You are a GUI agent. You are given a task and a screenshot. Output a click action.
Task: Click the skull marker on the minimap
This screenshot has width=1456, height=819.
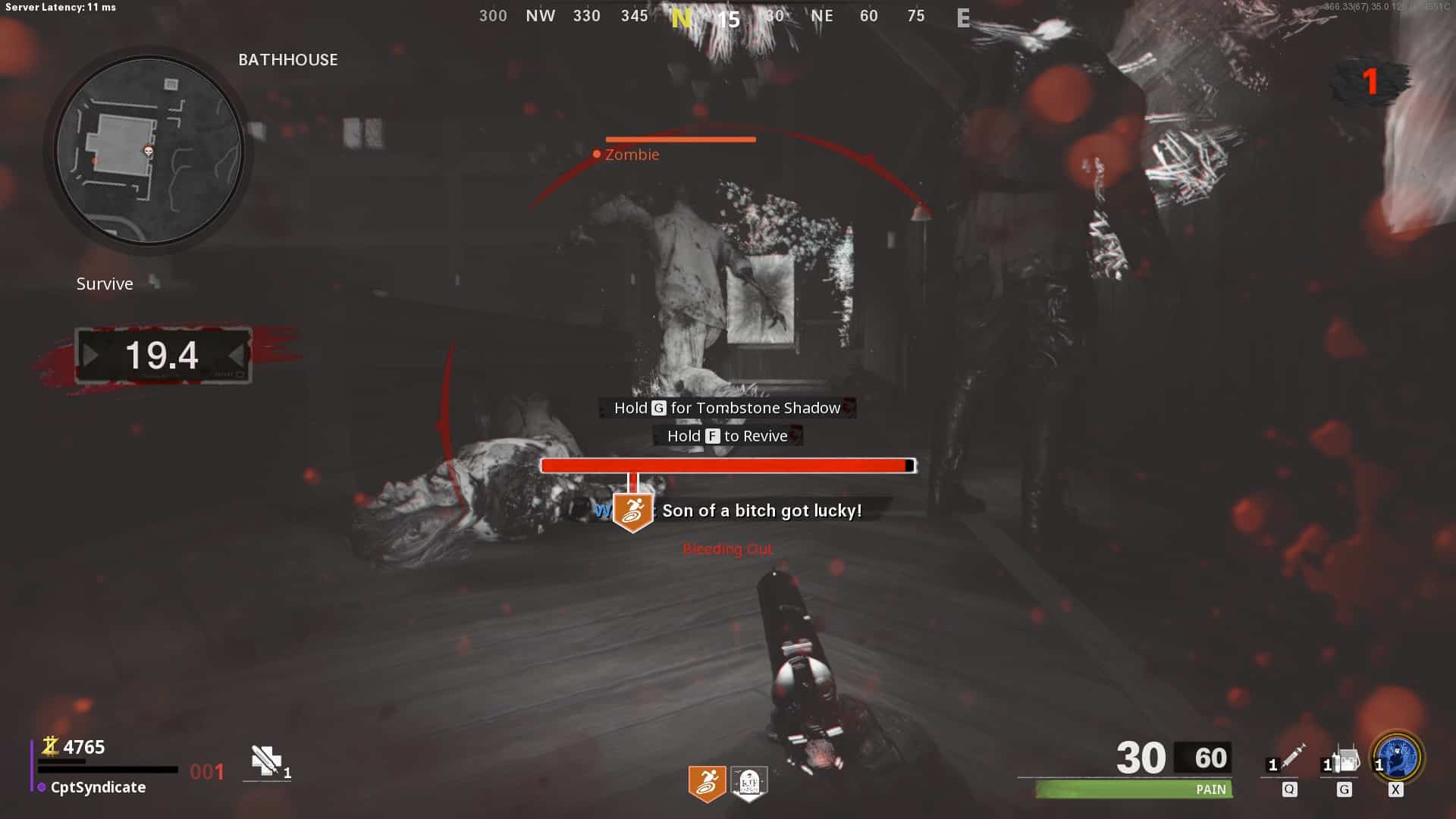click(x=149, y=152)
